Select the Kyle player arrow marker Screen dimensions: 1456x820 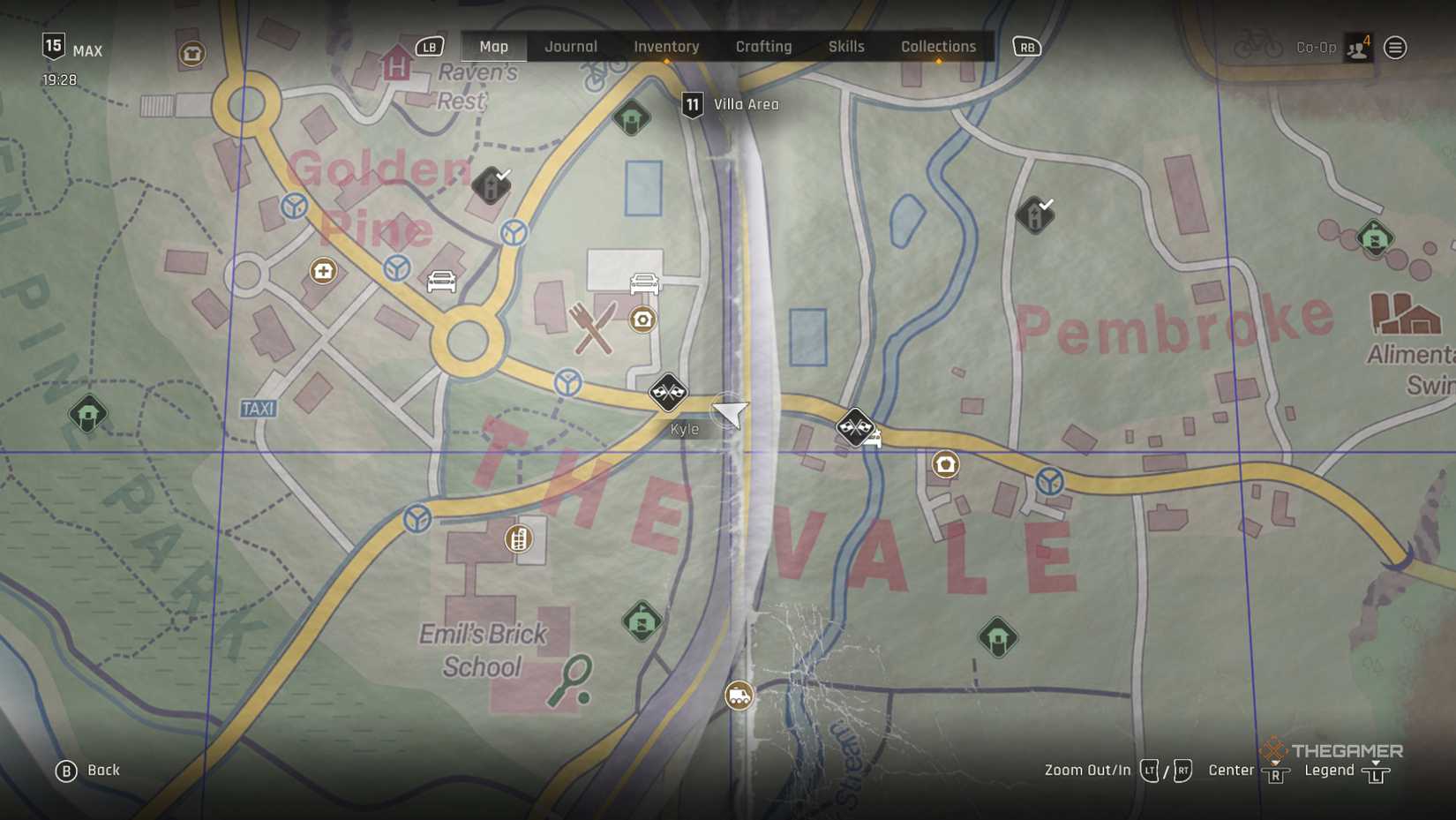pos(731,412)
